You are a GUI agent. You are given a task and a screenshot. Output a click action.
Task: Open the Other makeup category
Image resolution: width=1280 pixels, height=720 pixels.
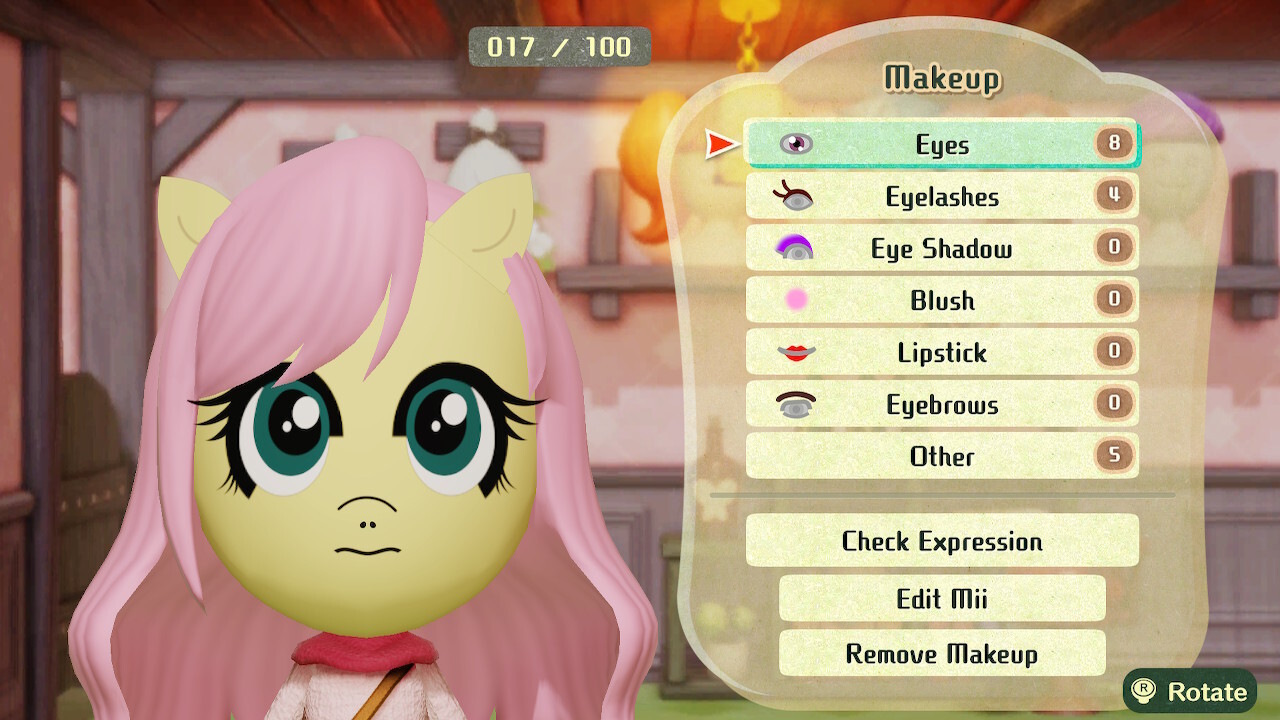pos(942,456)
